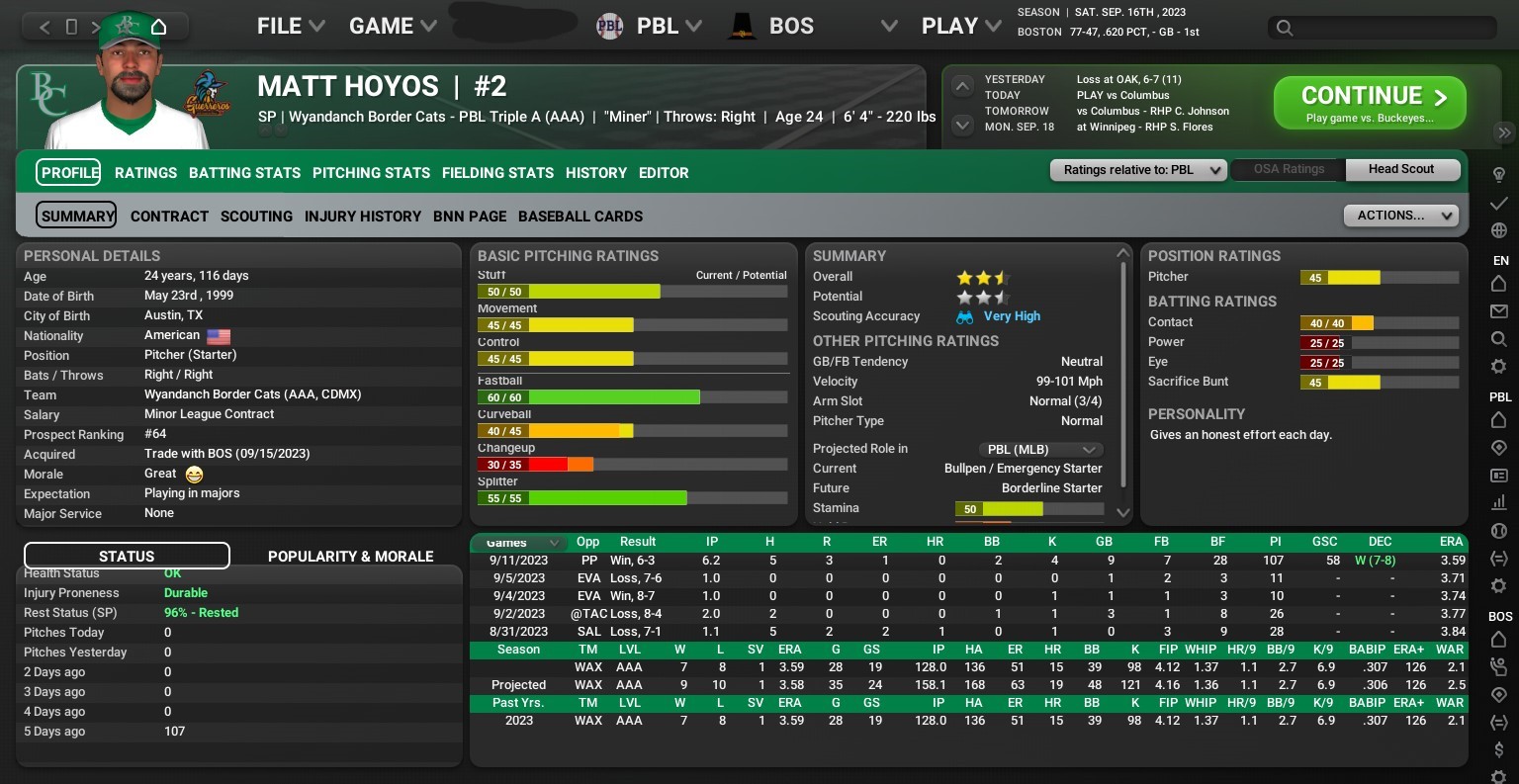Viewport: 1519px width, 784px height.
Task: Switch scouting view to OSA Ratings
Action: (1287, 169)
